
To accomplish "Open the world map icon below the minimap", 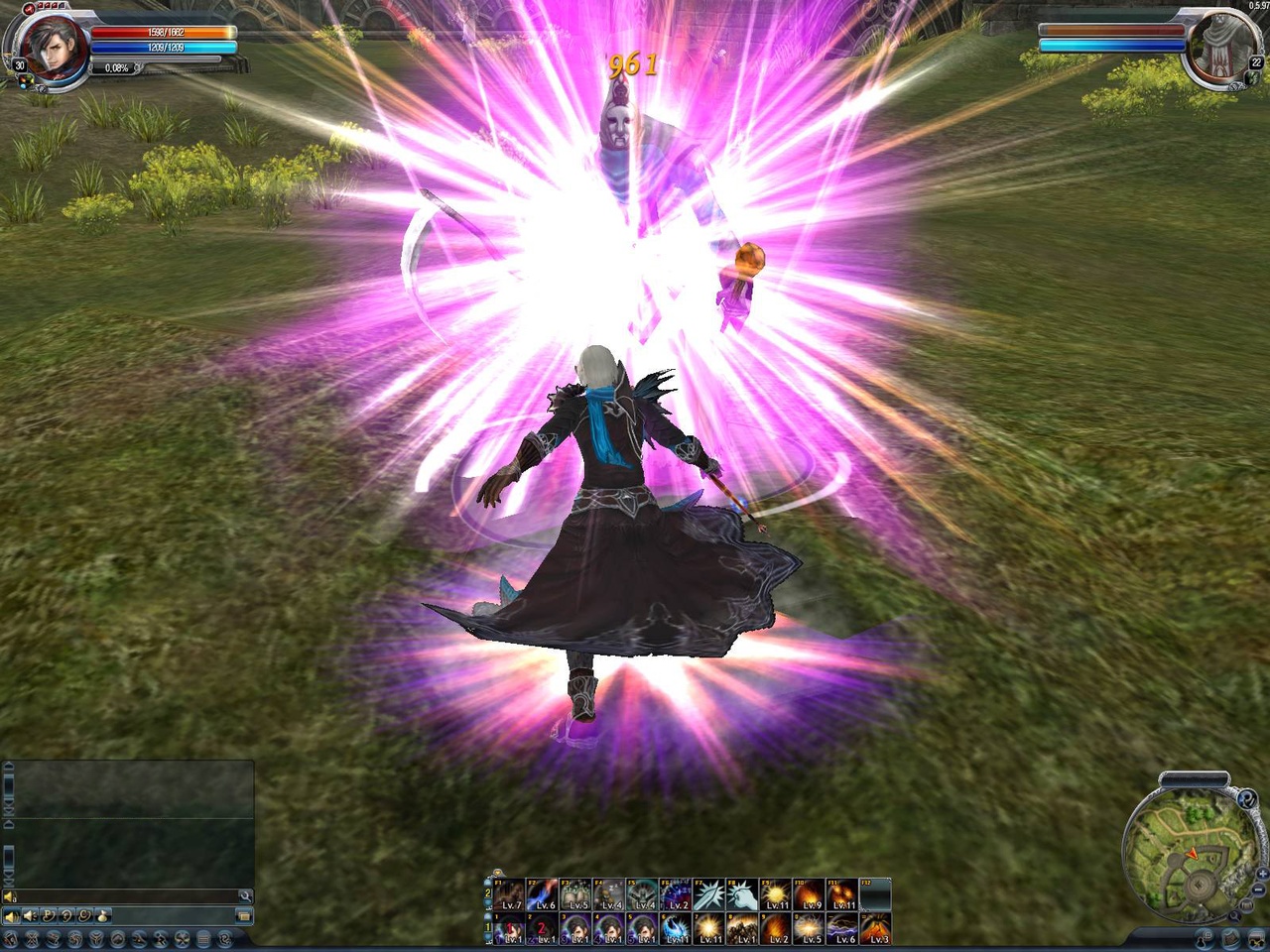I will pyautogui.click(x=1229, y=938).
